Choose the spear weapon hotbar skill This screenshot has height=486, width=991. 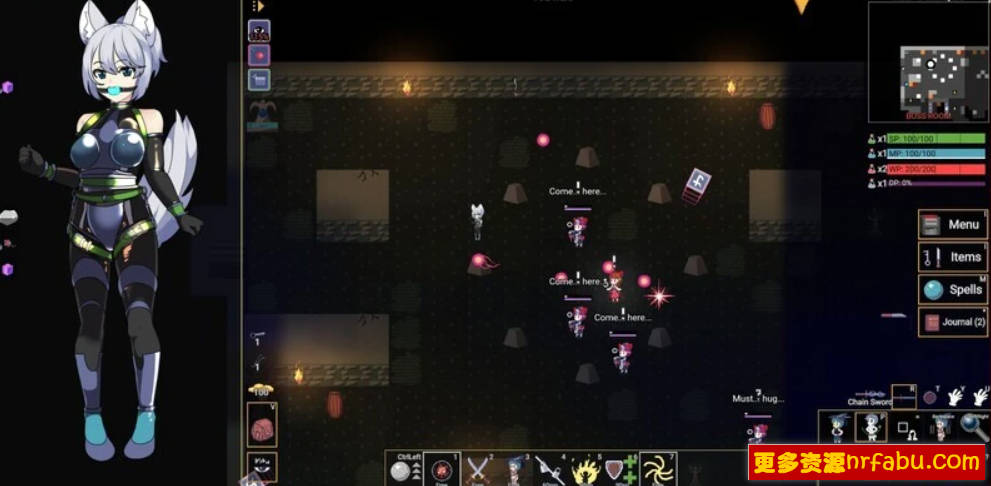(549, 469)
